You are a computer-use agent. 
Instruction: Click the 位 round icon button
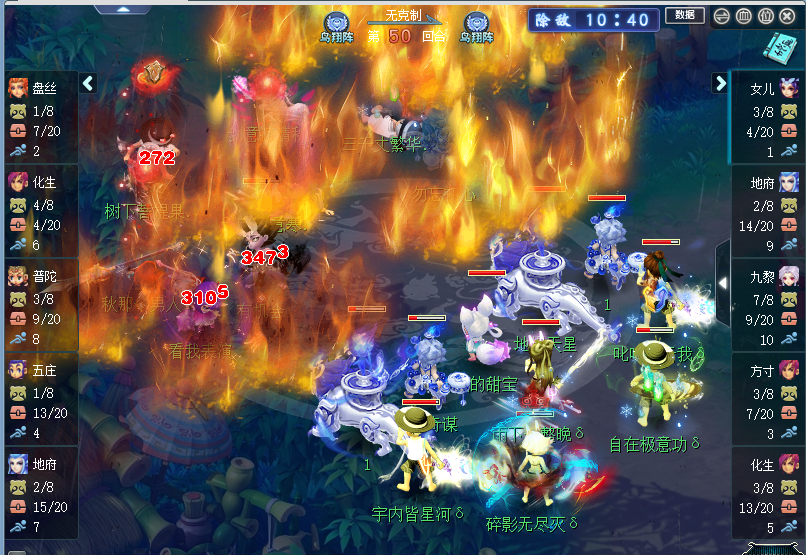pyautogui.click(x=765, y=16)
